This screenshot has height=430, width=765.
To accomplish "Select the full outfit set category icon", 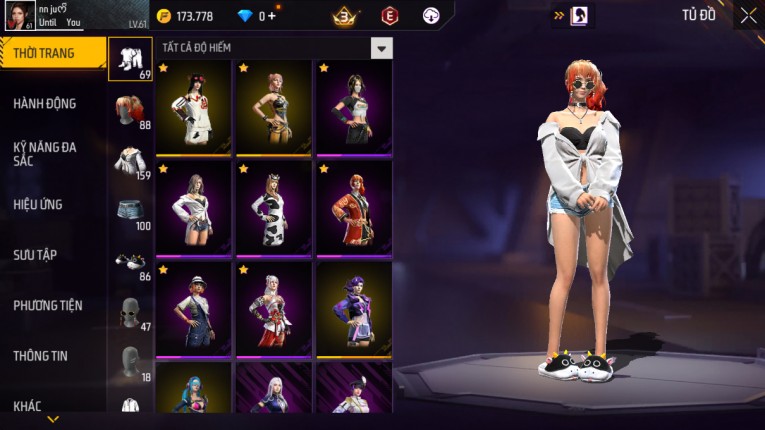I will click(130, 59).
